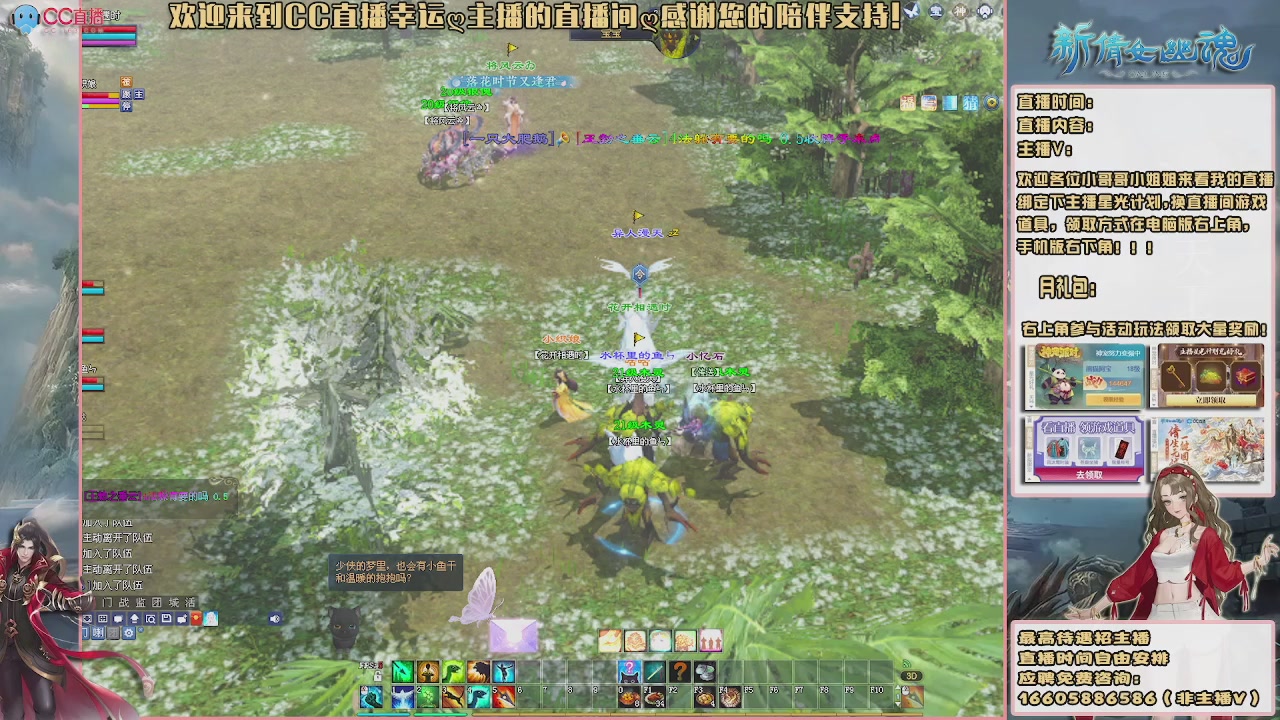
Task: Click the sword item icon beside the cat
Action: click(x=655, y=673)
